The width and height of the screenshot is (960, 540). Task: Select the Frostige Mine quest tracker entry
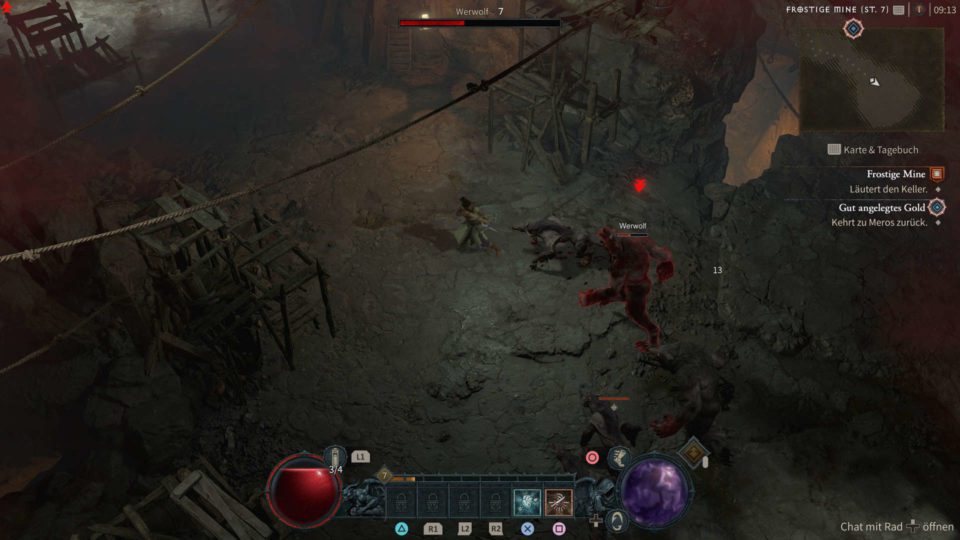[x=896, y=174]
